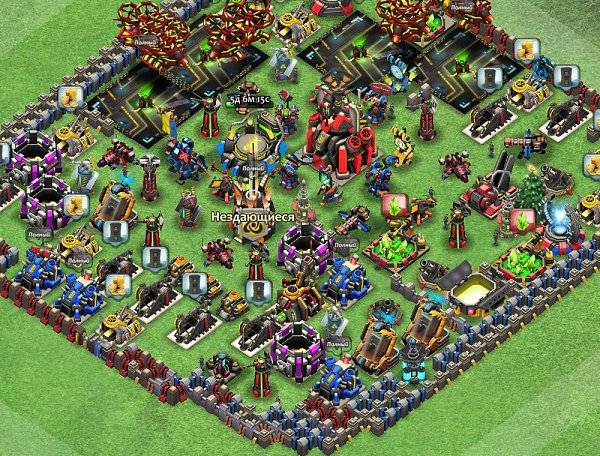Collect the green crystal bubble beside the Christmas tree

[520, 220]
